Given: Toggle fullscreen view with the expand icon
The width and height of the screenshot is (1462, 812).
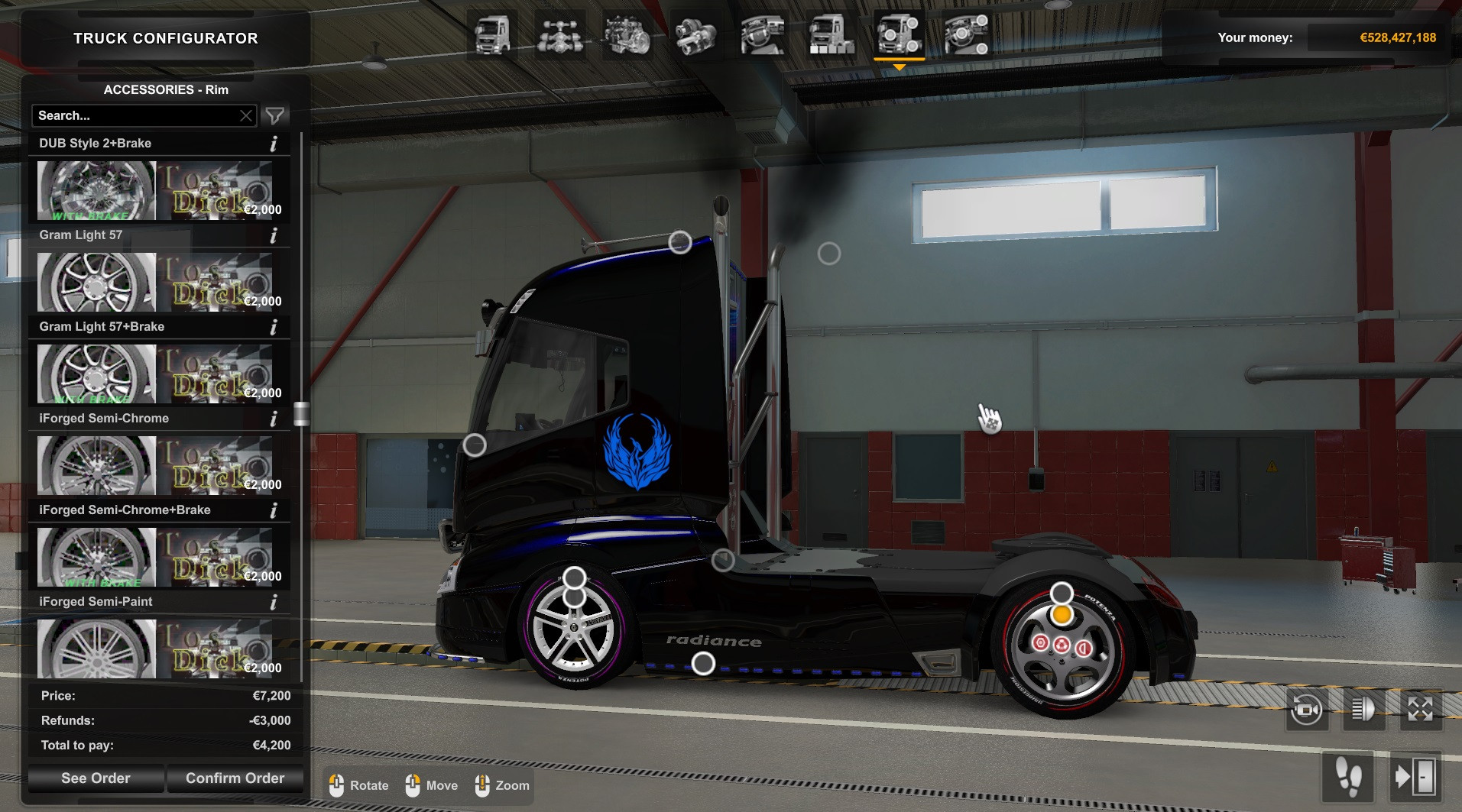Looking at the screenshot, I should [x=1421, y=708].
